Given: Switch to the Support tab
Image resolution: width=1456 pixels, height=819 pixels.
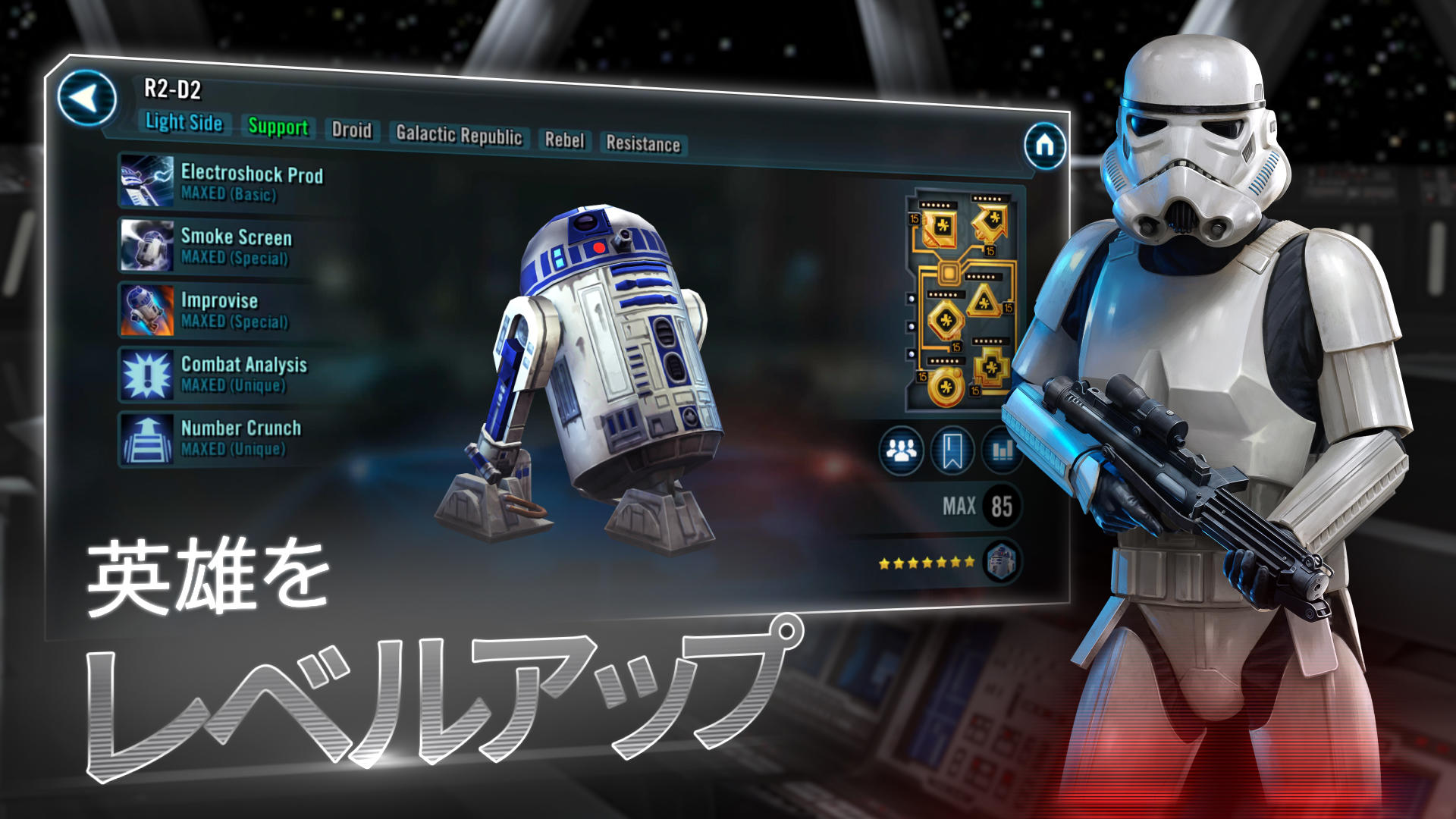Looking at the screenshot, I should pyautogui.click(x=279, y=128).
